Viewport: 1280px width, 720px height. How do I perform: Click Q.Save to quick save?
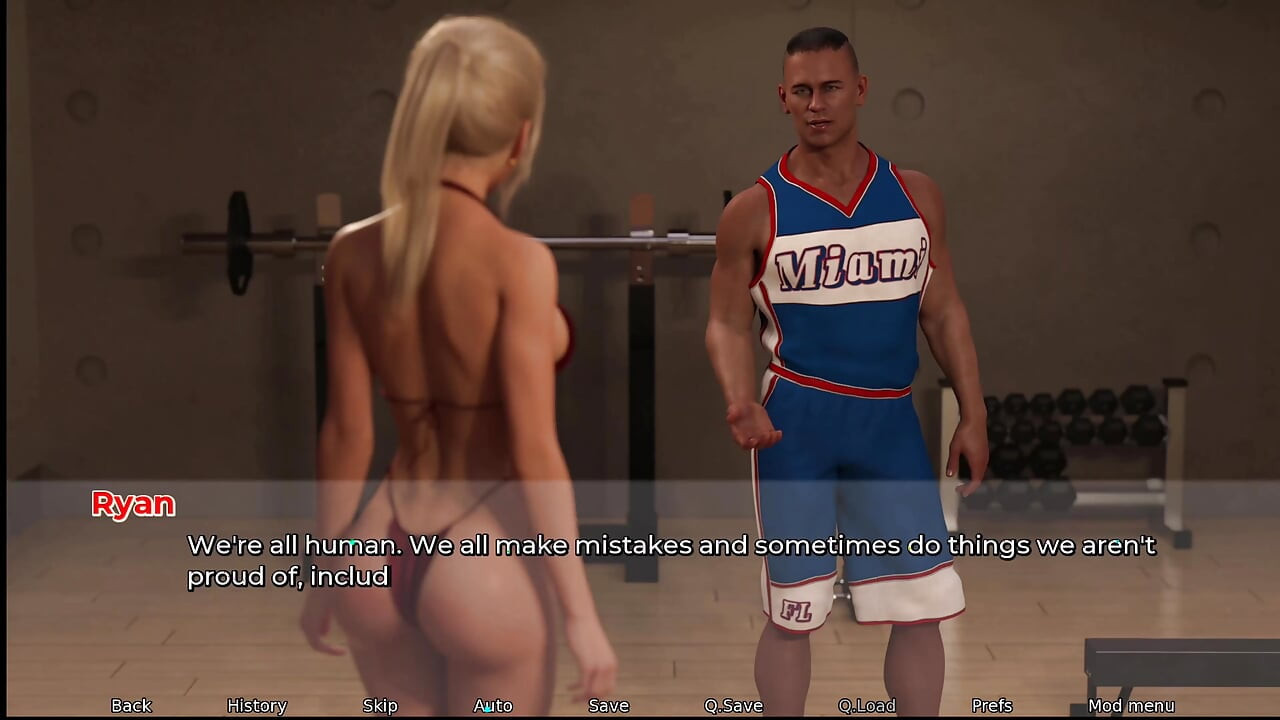pyautogui.click(x=733, y=705)
